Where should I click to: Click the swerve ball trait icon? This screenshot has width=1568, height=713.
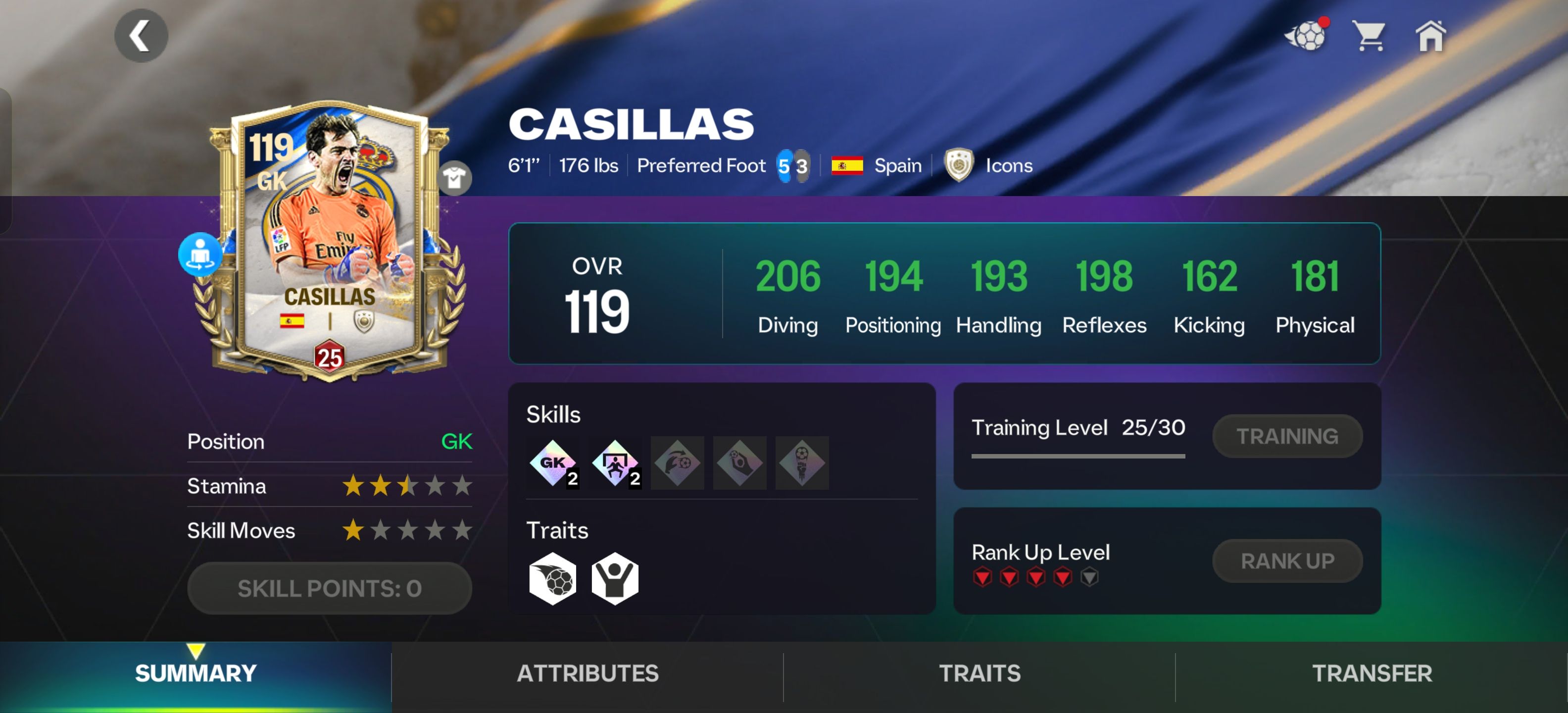(551, 577)
